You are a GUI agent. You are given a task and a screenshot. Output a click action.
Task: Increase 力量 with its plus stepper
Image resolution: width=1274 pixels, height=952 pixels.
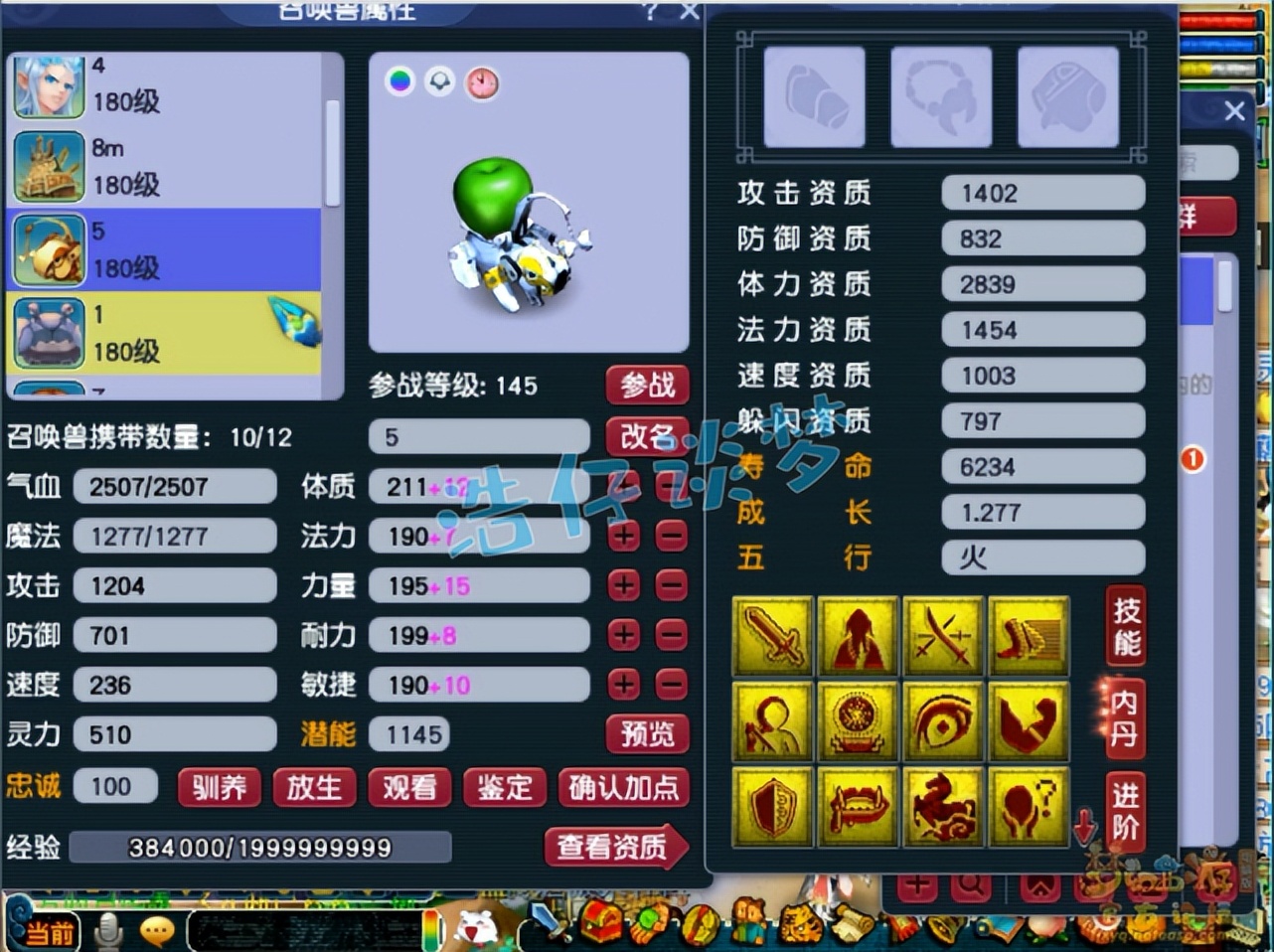pos(624,585)
